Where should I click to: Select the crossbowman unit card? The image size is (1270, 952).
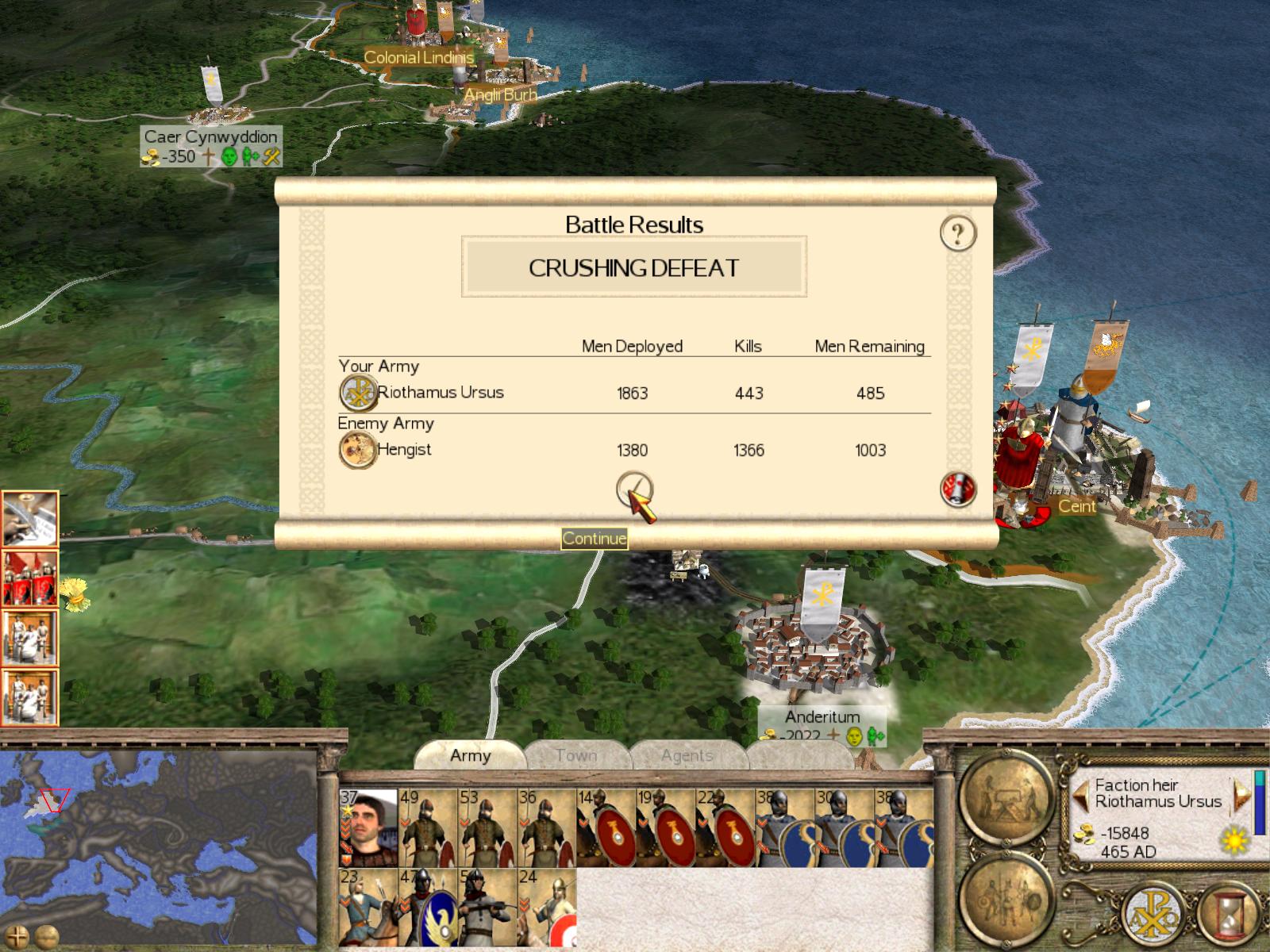[487, 907]
